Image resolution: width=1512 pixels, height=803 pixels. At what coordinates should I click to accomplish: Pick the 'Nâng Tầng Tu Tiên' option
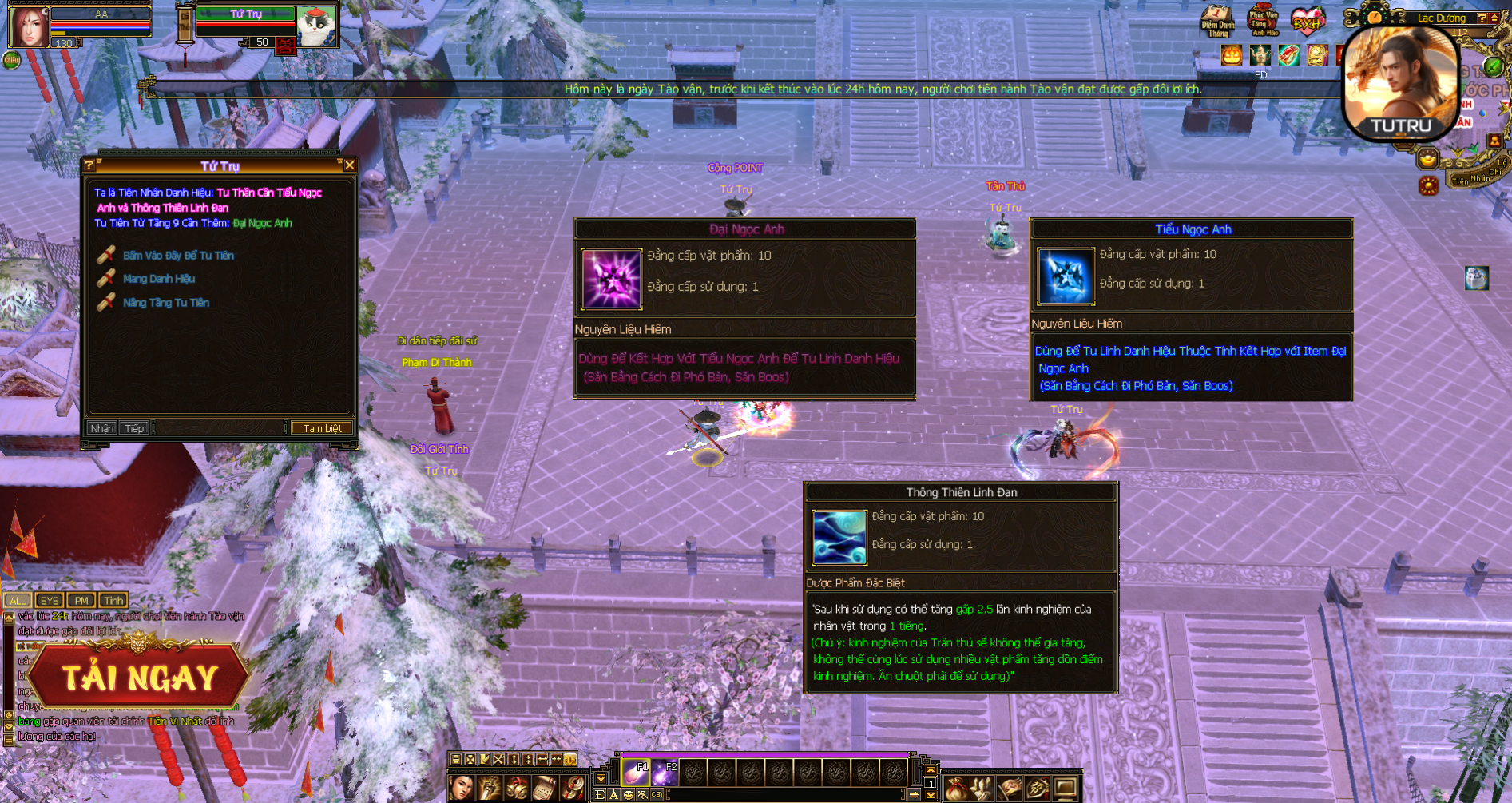click(166, 303)
